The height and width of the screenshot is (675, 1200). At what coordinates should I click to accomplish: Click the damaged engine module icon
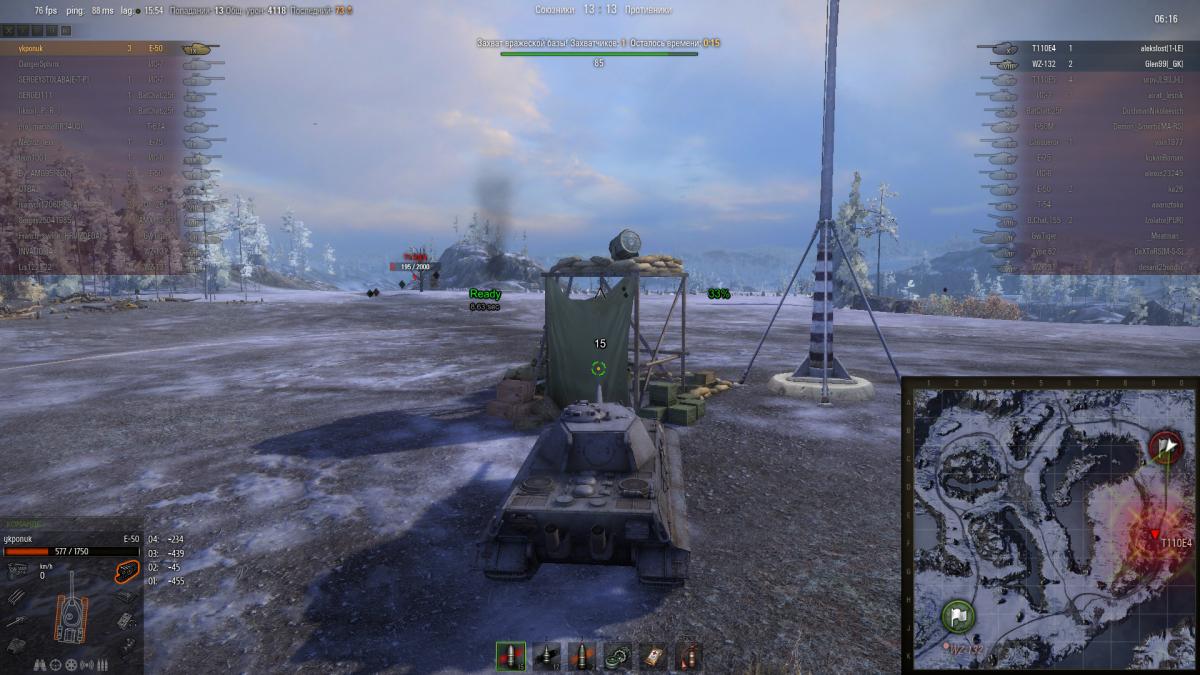pos(125,571)
